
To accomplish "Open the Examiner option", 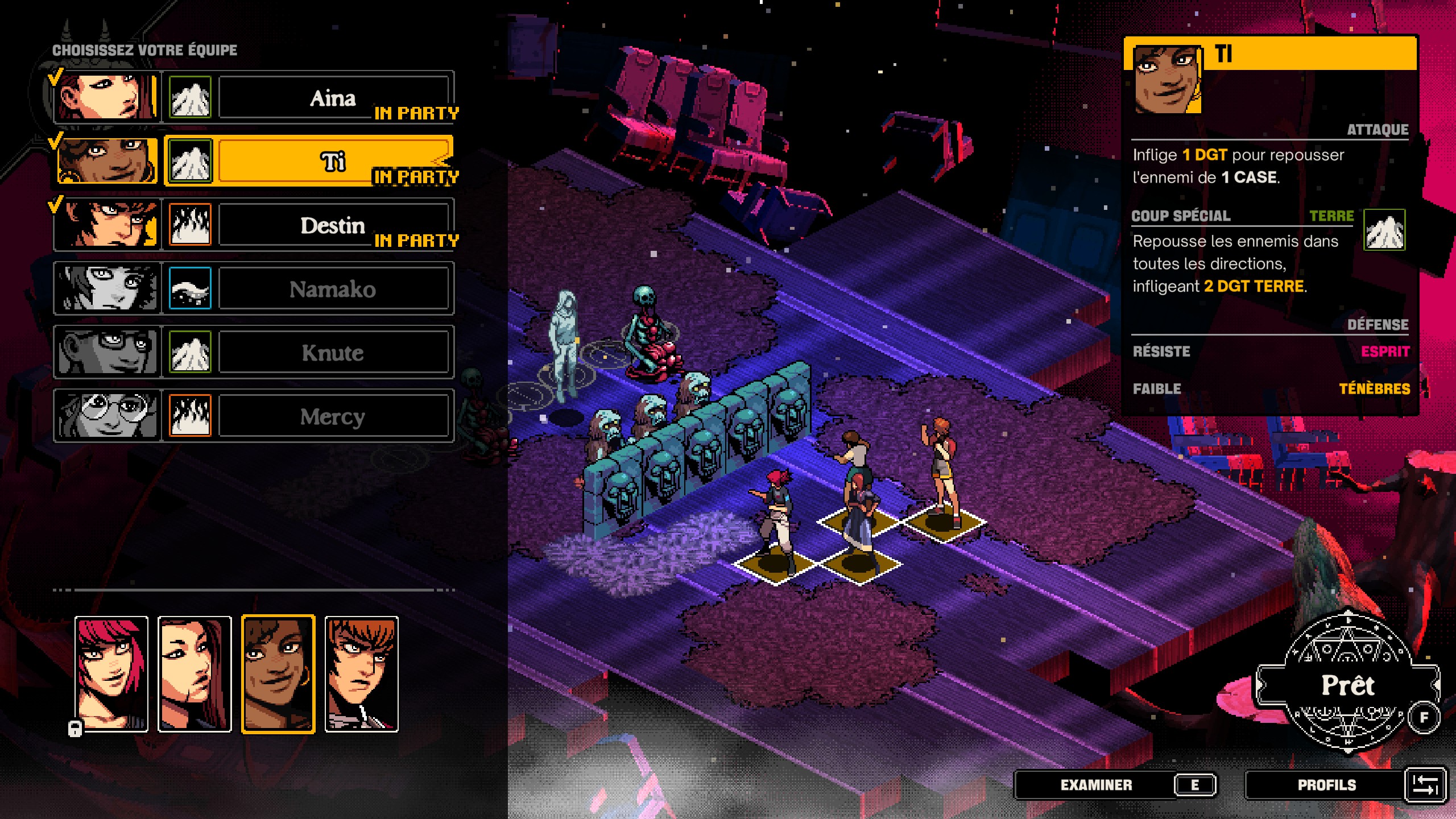I will pos(1096,785).
